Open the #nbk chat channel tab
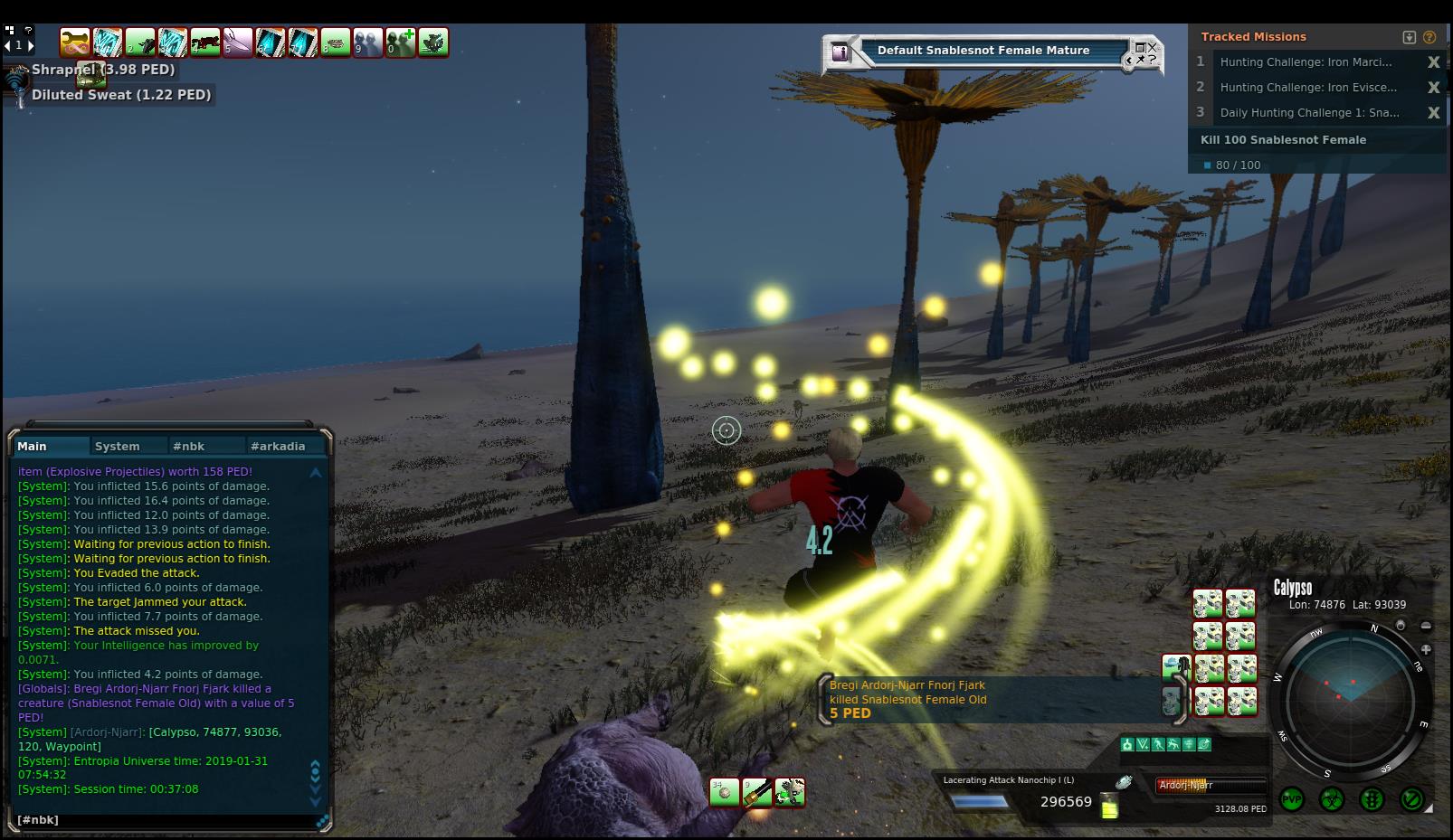1453x840 pixels. coord(188,446)
